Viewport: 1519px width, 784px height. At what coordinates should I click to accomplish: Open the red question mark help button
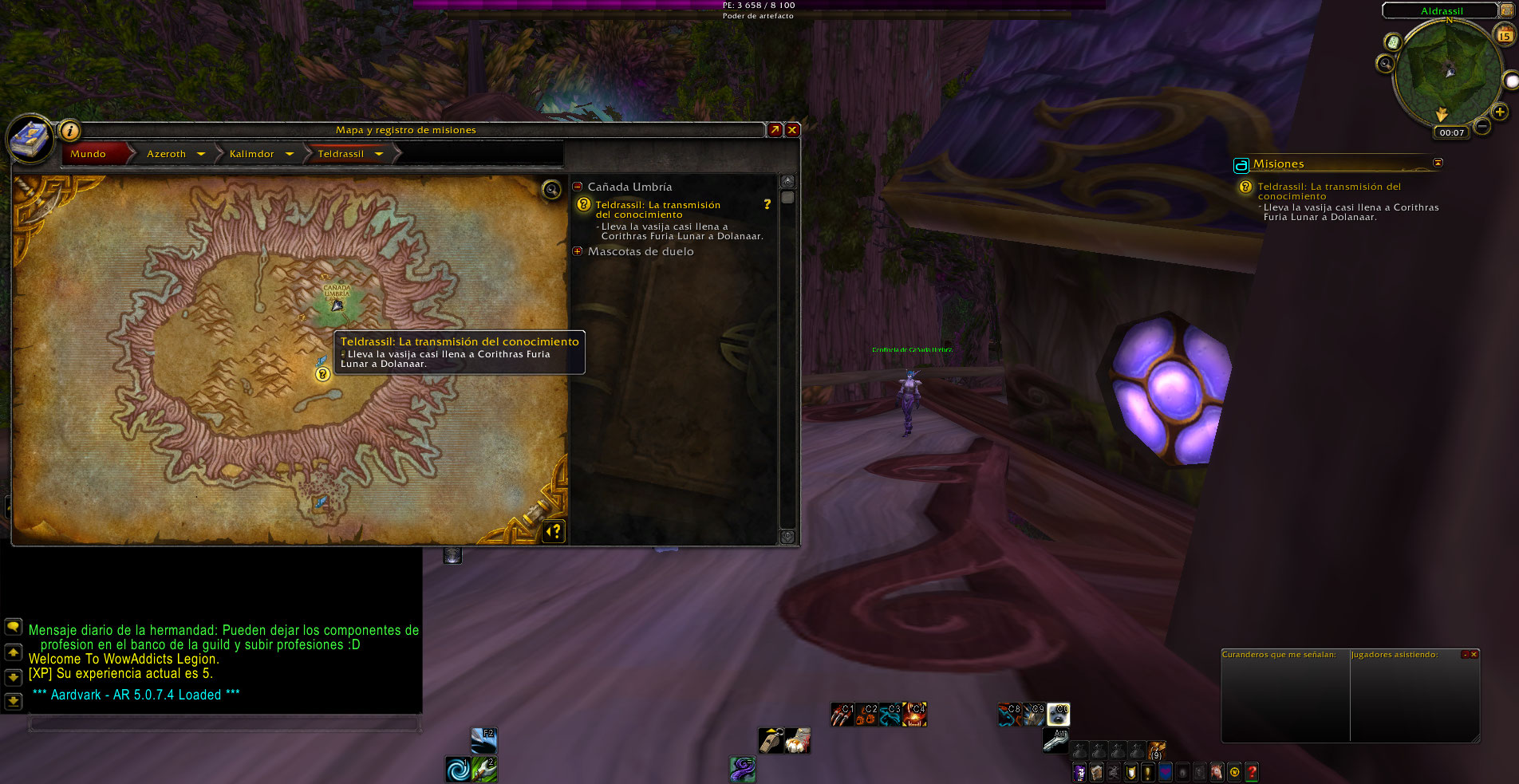(1252, 771)
